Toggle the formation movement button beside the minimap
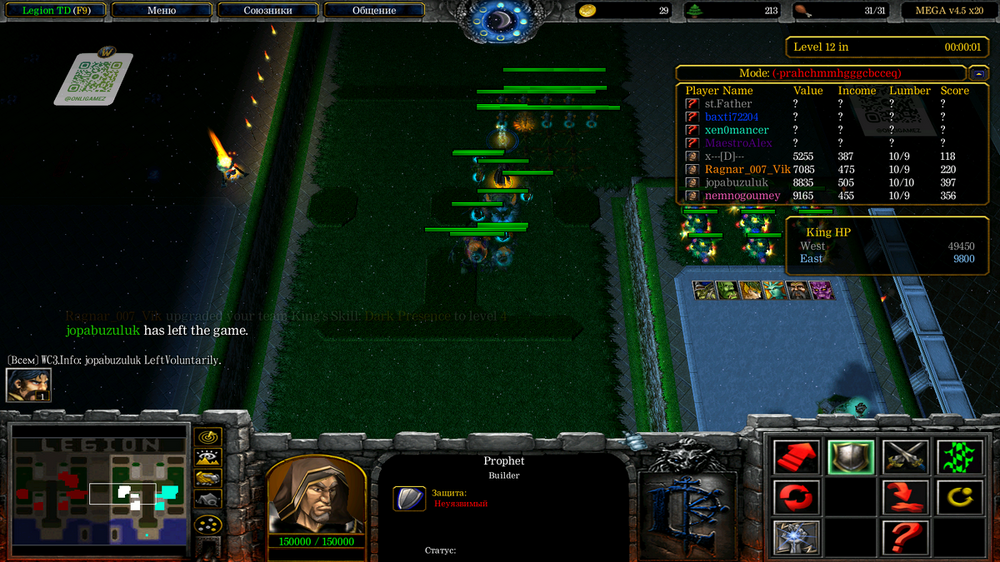Viewport: 1000px width, 562px height. [x=208, y=524]
